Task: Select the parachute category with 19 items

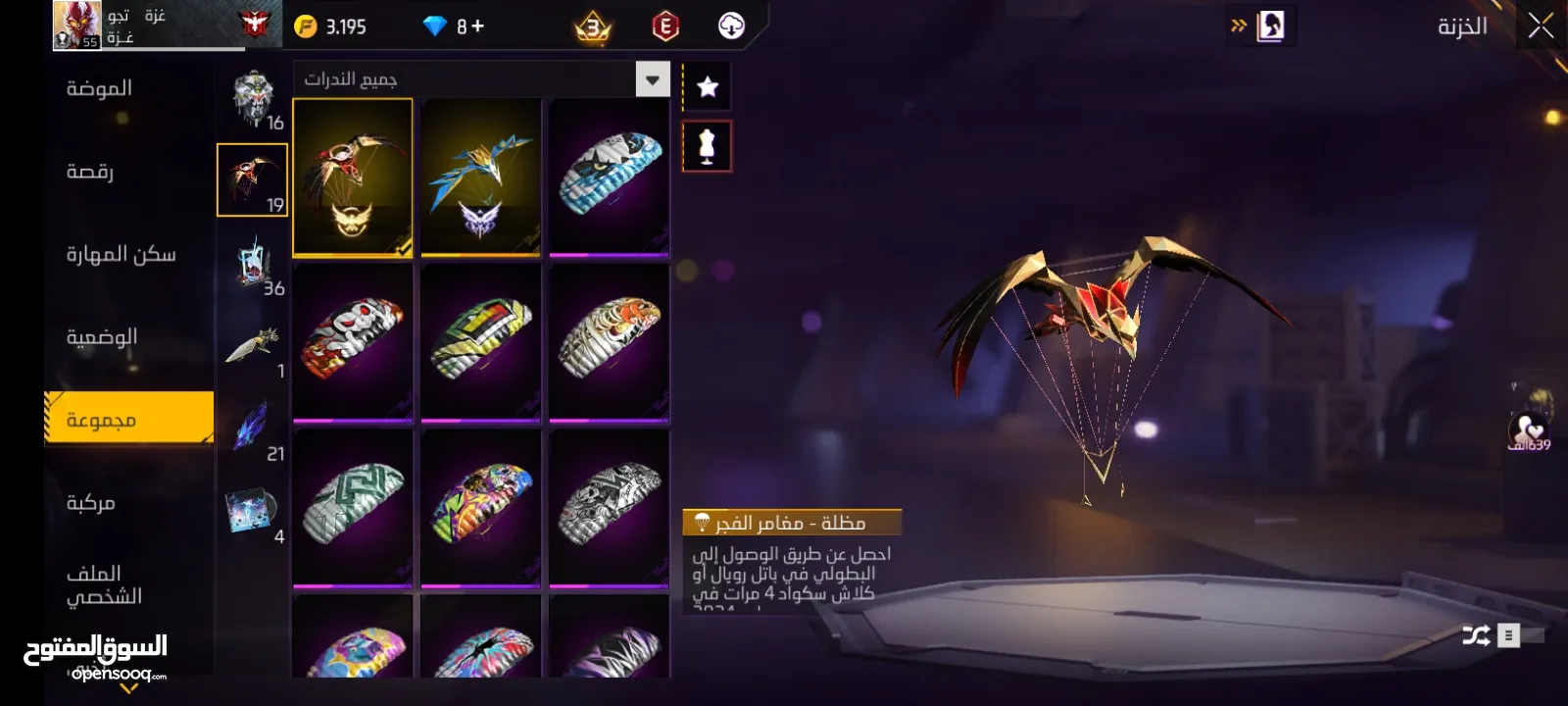Action: click(252, 180)
